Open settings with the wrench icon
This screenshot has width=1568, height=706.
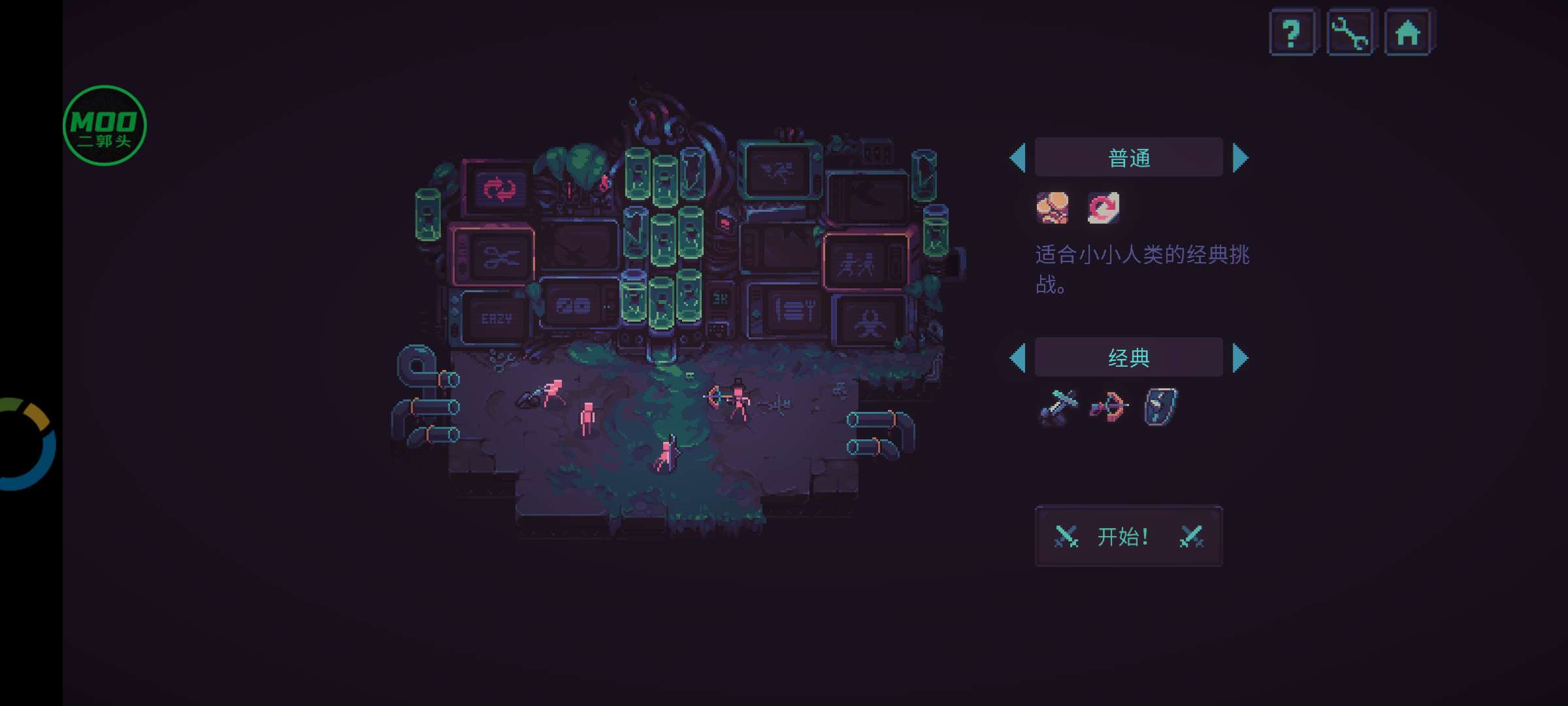click(x=1350, y=33)
